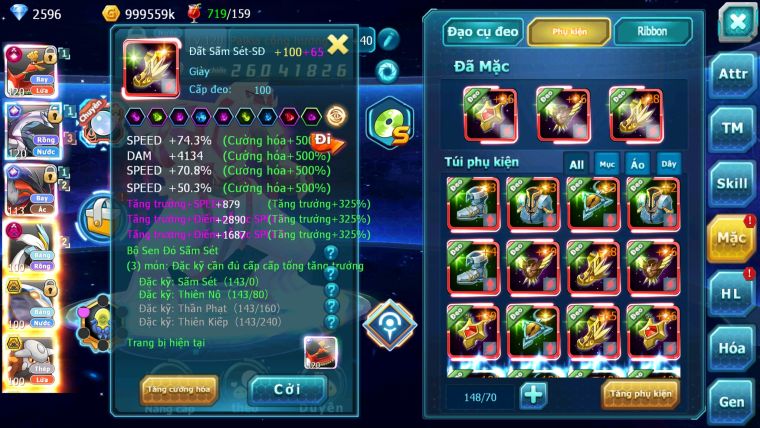
Task: Open Tăng cường hóa enhancement
Action: point(179,389)
